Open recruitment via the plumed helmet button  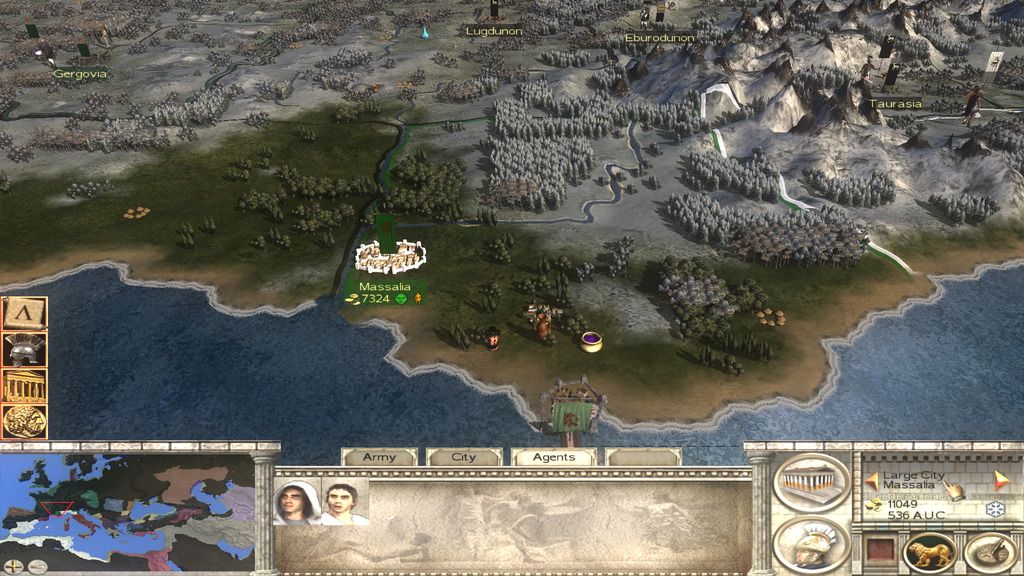(811, 544)
